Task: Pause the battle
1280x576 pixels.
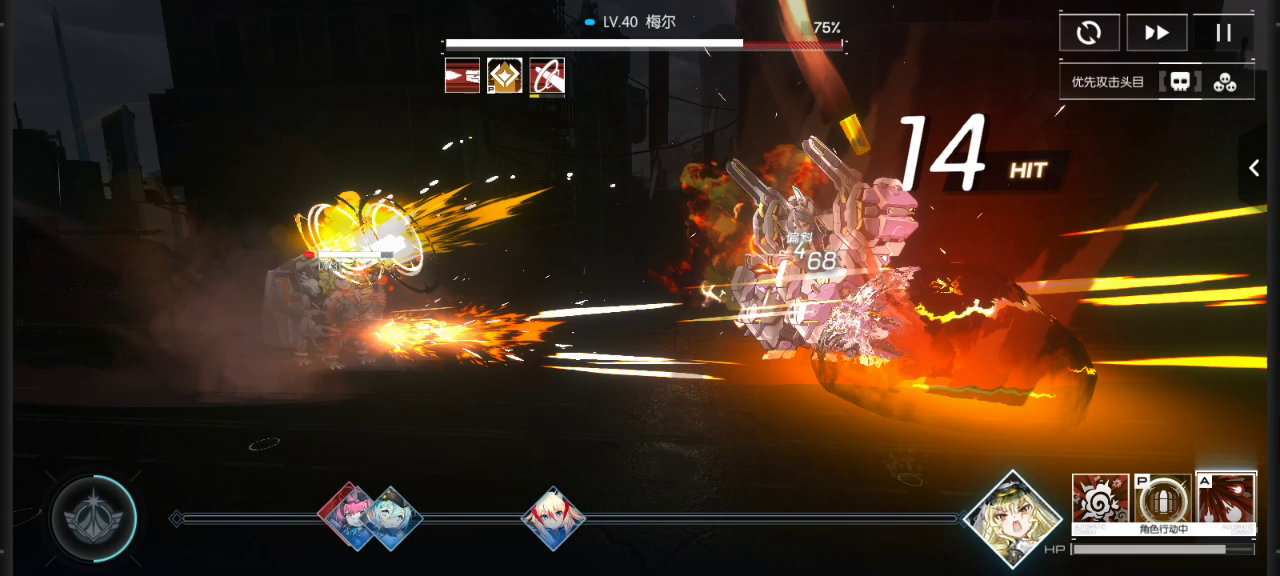Action: point(1223,33)
